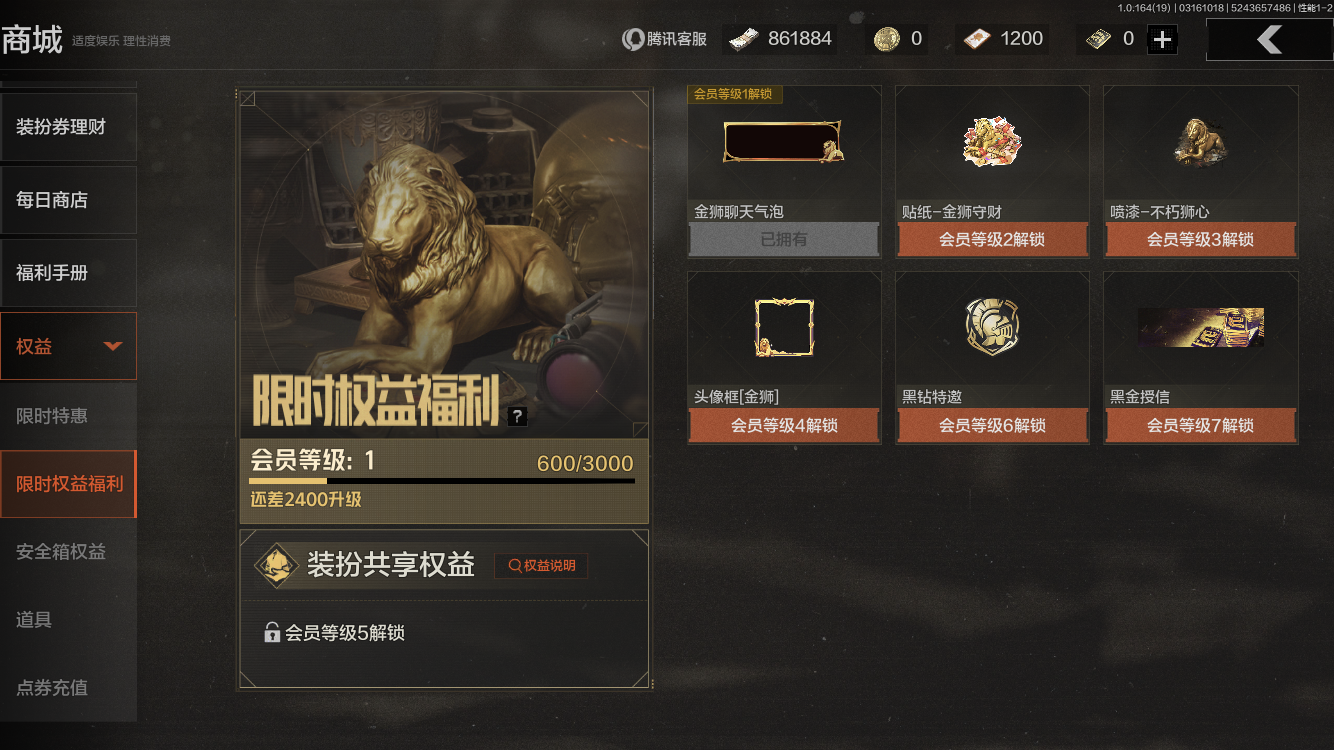The width and height of the screenshot is (1334, 750).
Task: Click the ticket currency icon showing 1200
Action: (974, 38)
